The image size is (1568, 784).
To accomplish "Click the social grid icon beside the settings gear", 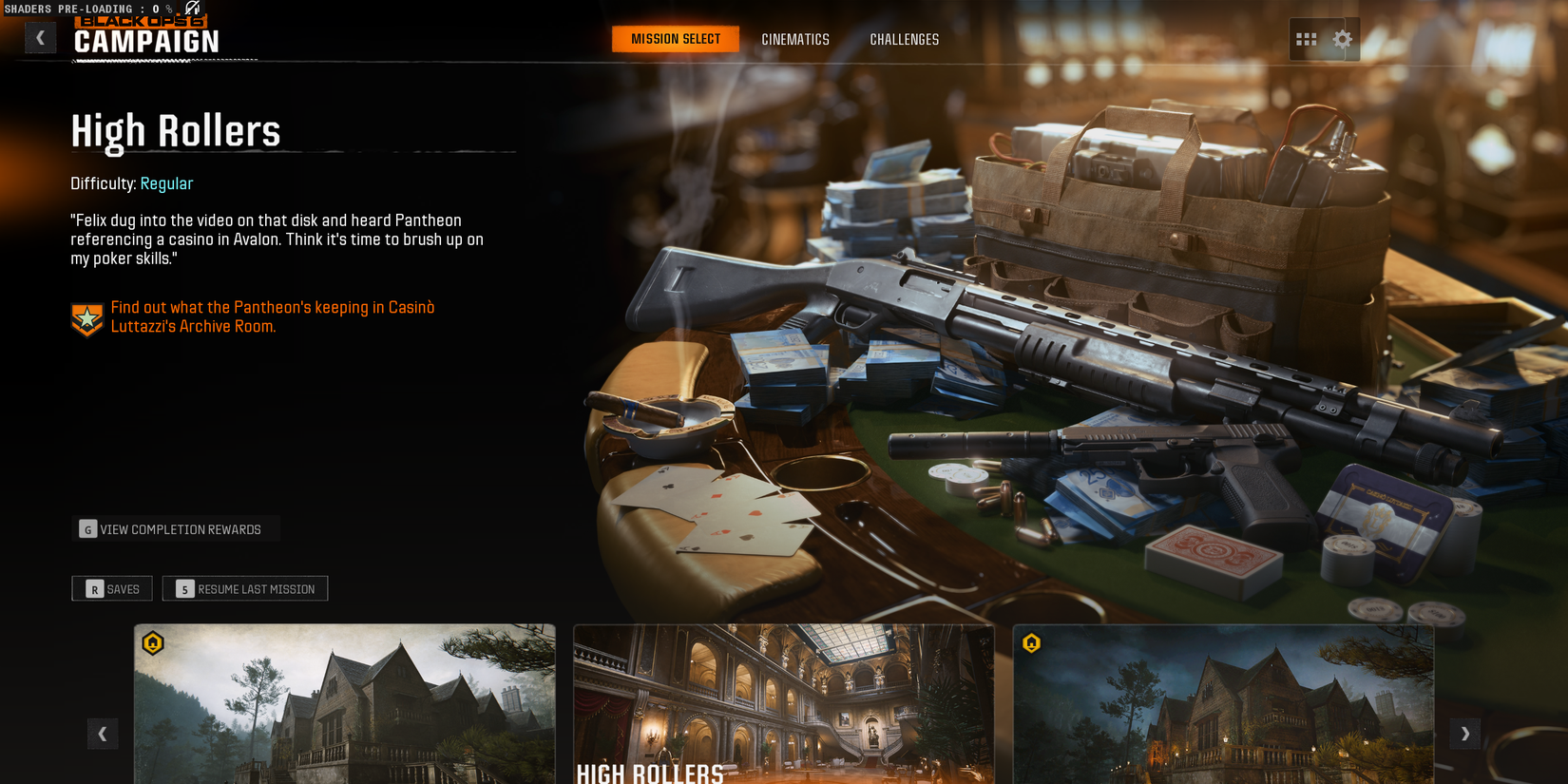I will [1307, 39].
